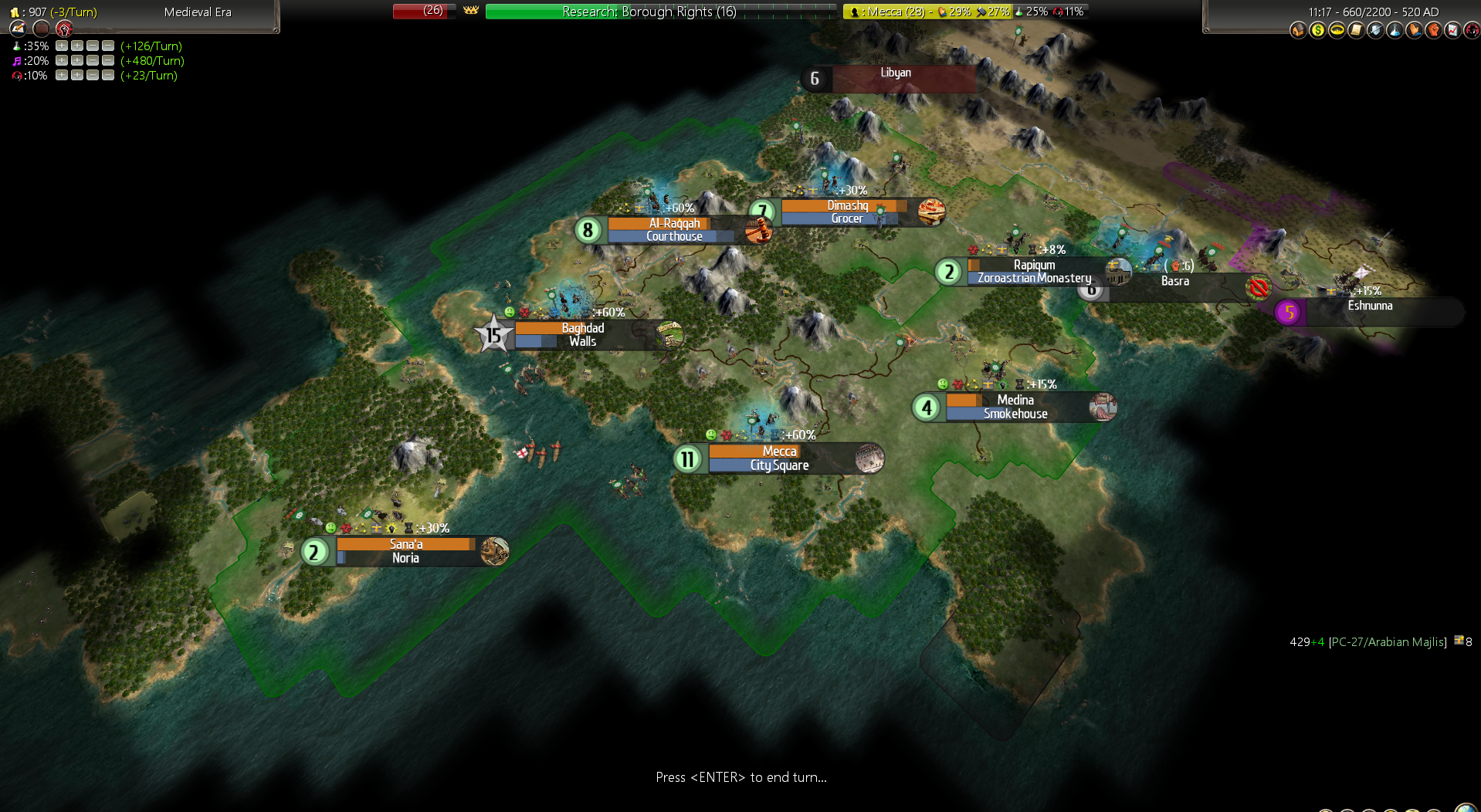
Task: Click the Borough Rights research bar
Action: 660,12
